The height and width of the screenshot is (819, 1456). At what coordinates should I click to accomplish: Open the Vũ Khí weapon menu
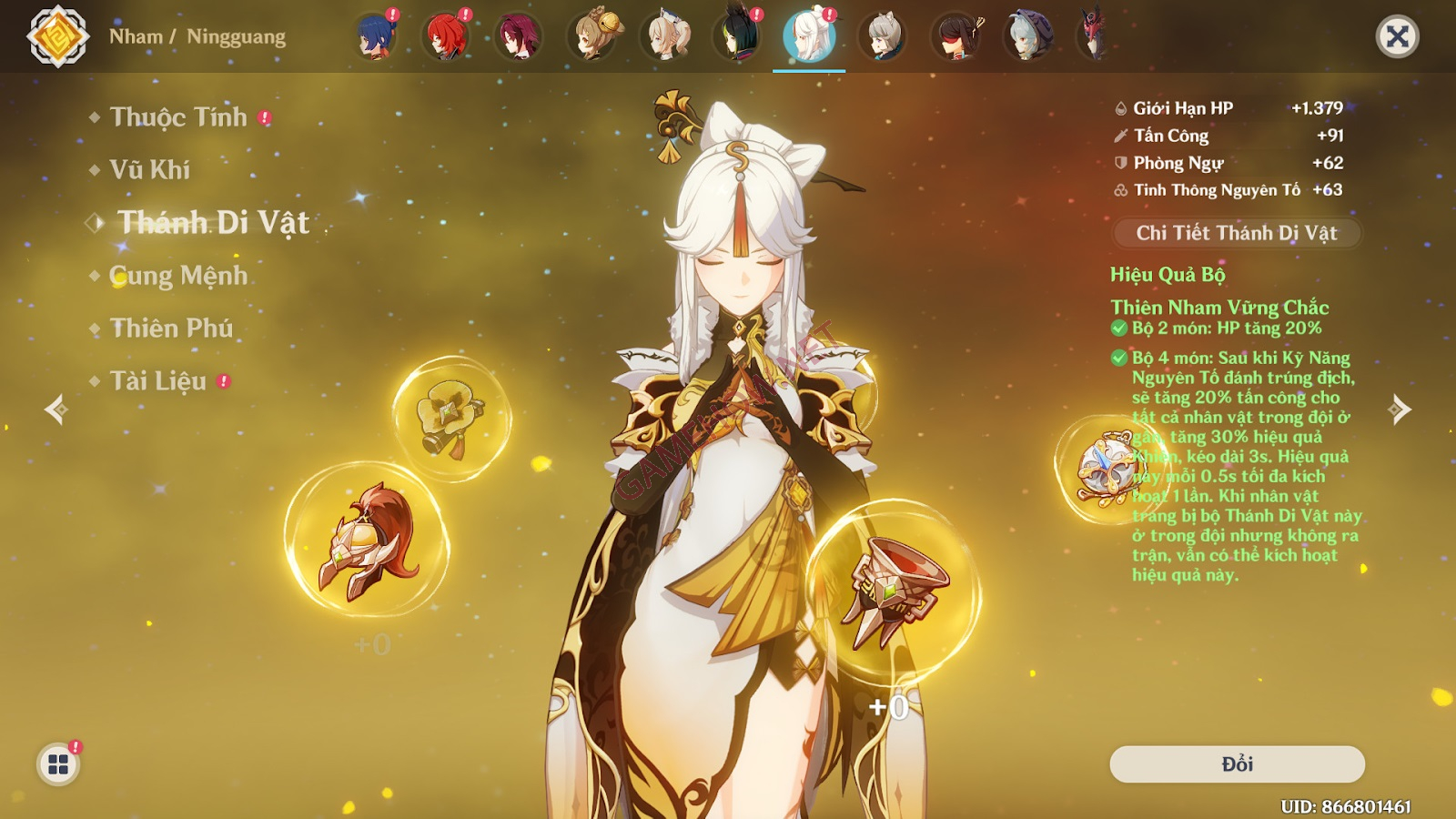(x=150, y=170)
